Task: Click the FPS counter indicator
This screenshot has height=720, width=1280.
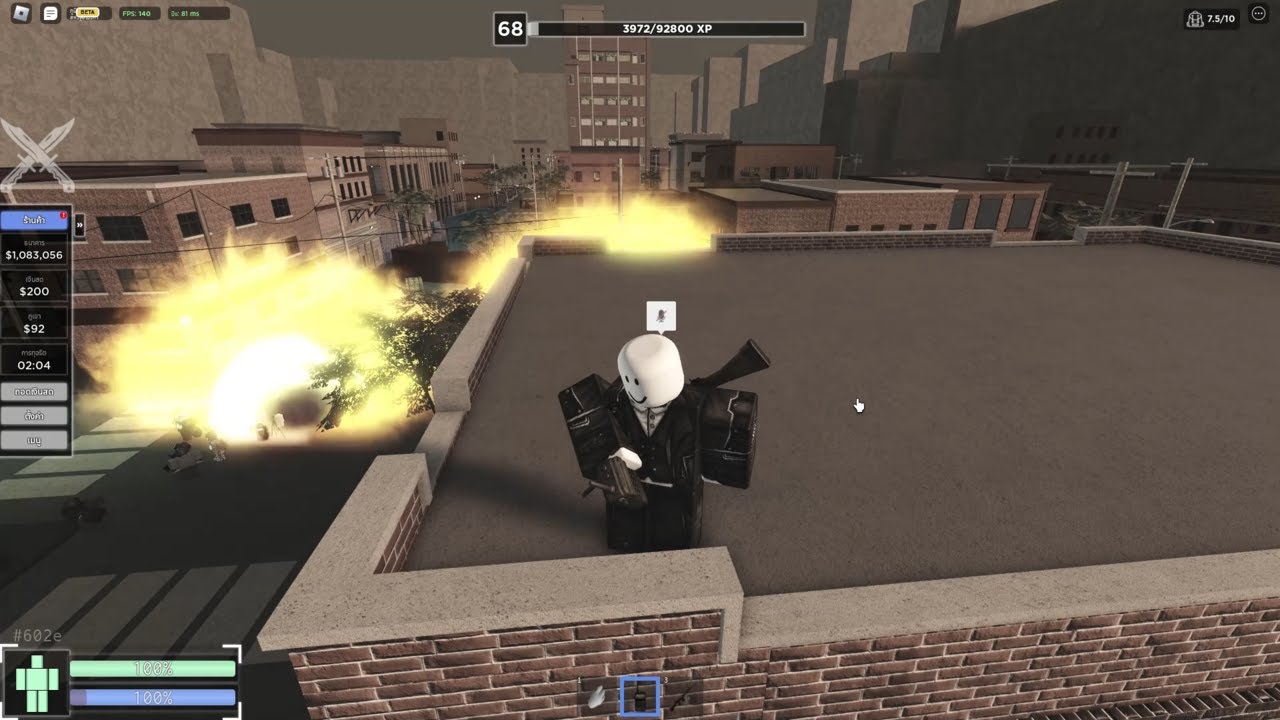Action: pyautogui.click(x=139, y=14)
